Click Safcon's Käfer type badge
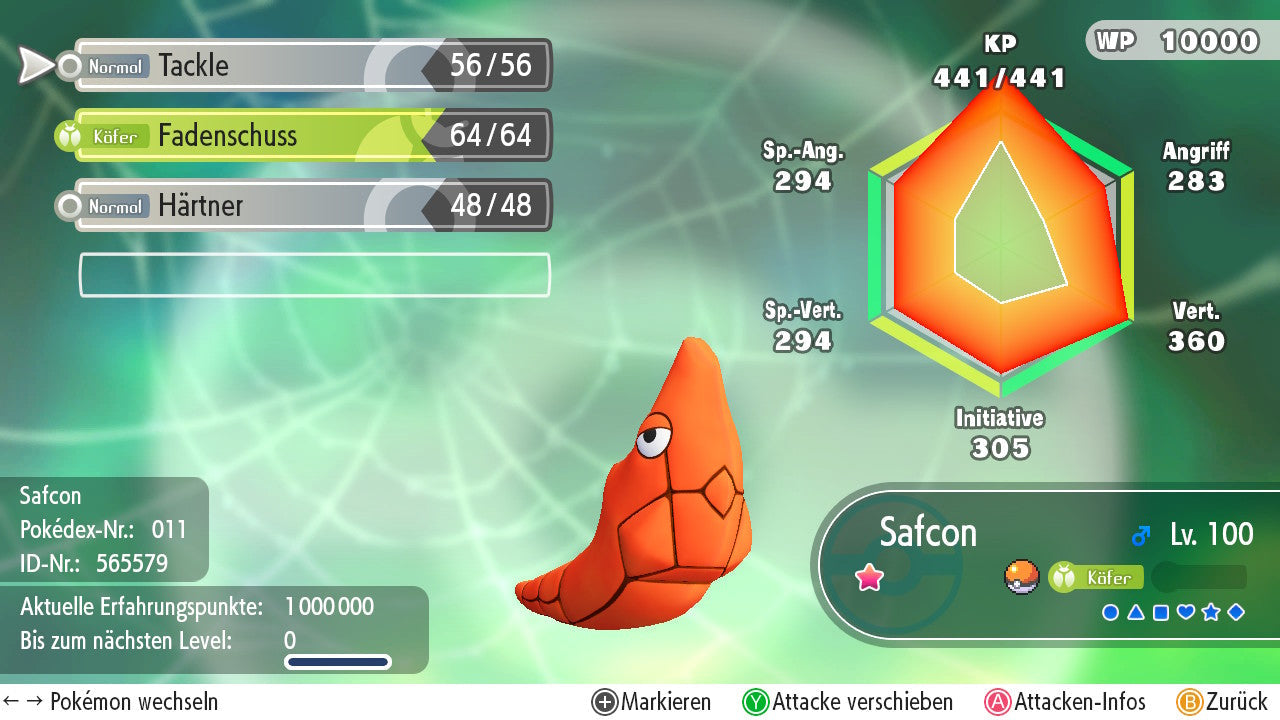The width and height of the screenshot is (1280, 720). pos(1096,577)
